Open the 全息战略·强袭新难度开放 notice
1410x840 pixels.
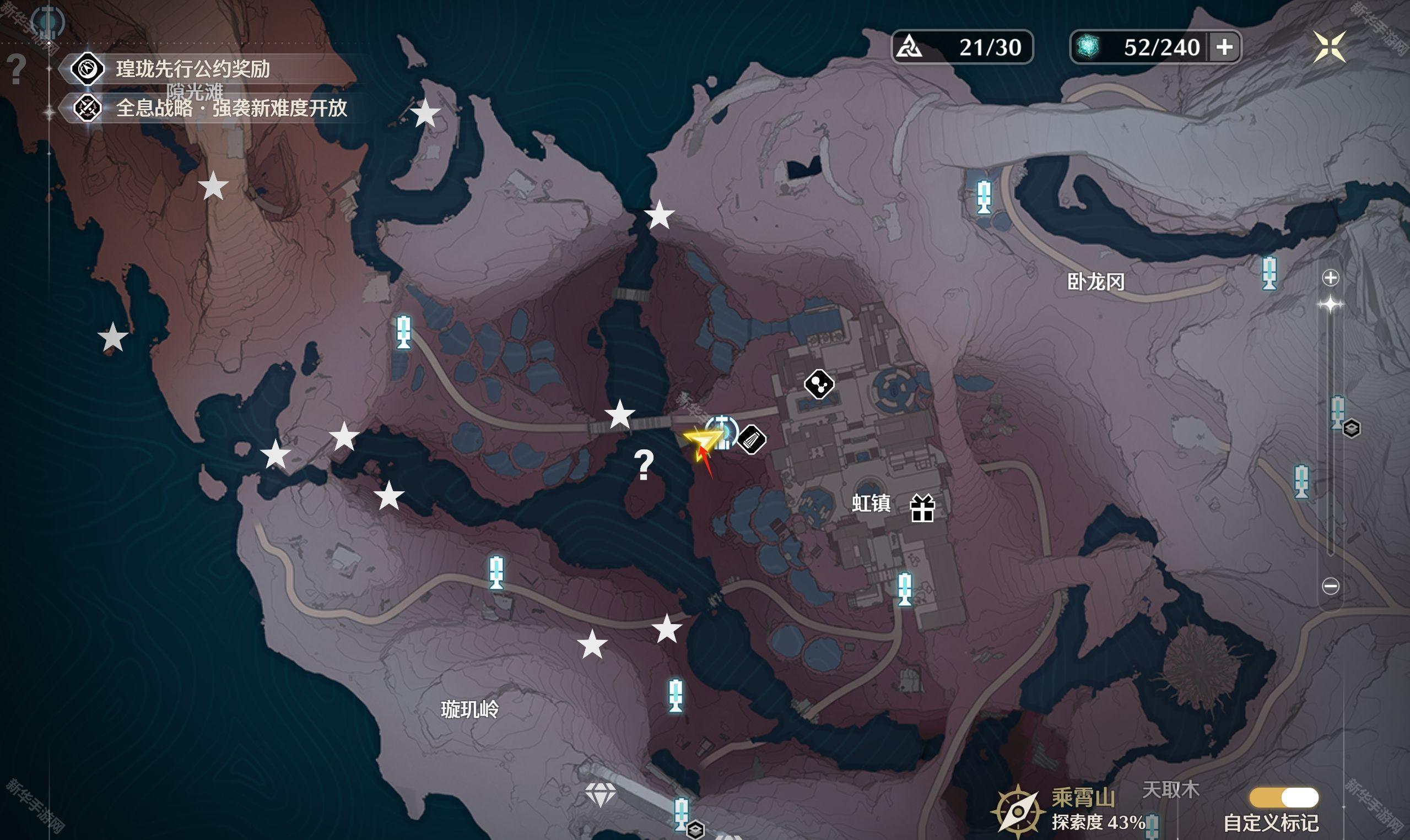[231, 107]
